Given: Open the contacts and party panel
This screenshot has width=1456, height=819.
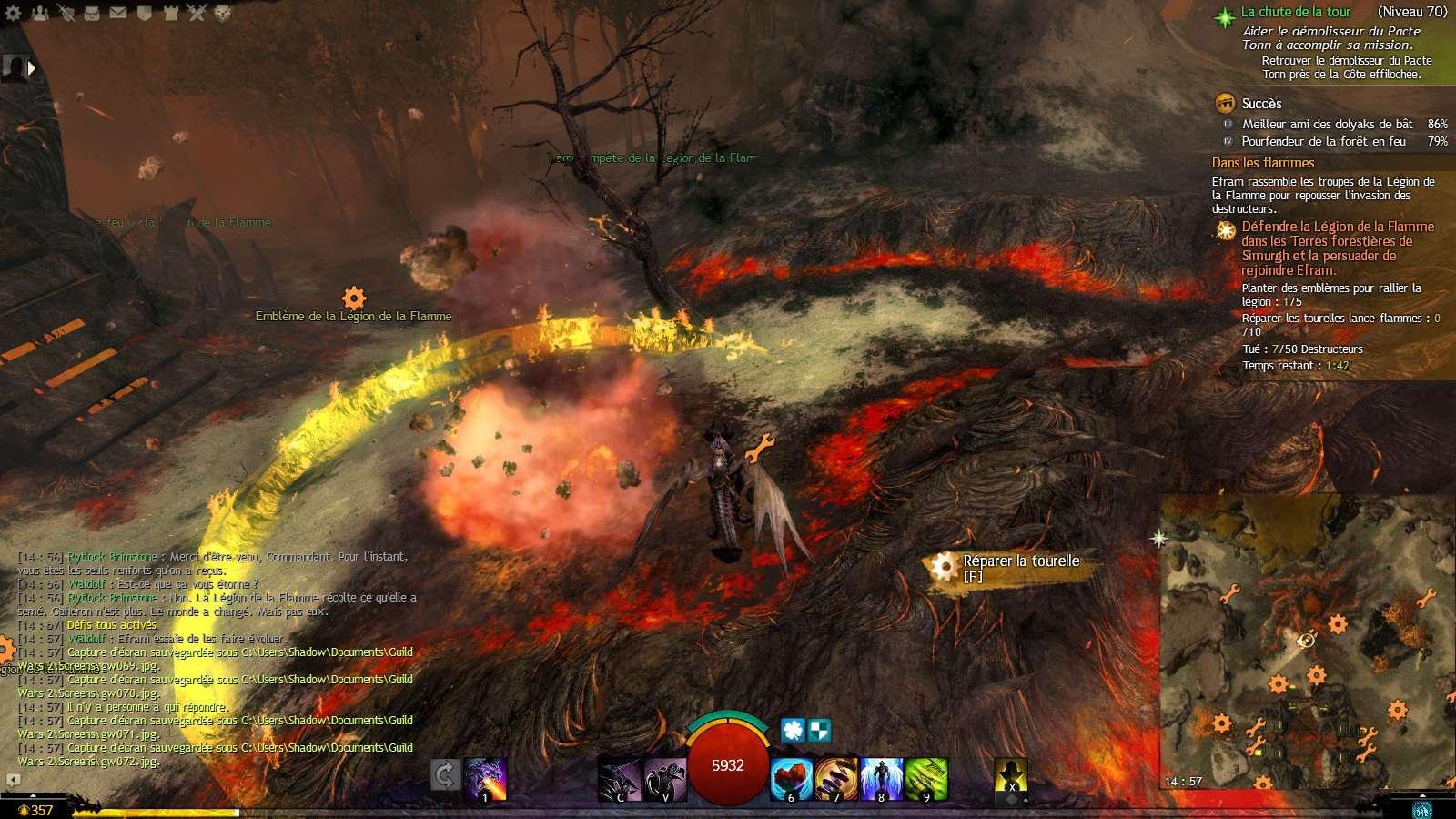Looking at the screenshot, I should pyautogui.click(x=39, y=13).
